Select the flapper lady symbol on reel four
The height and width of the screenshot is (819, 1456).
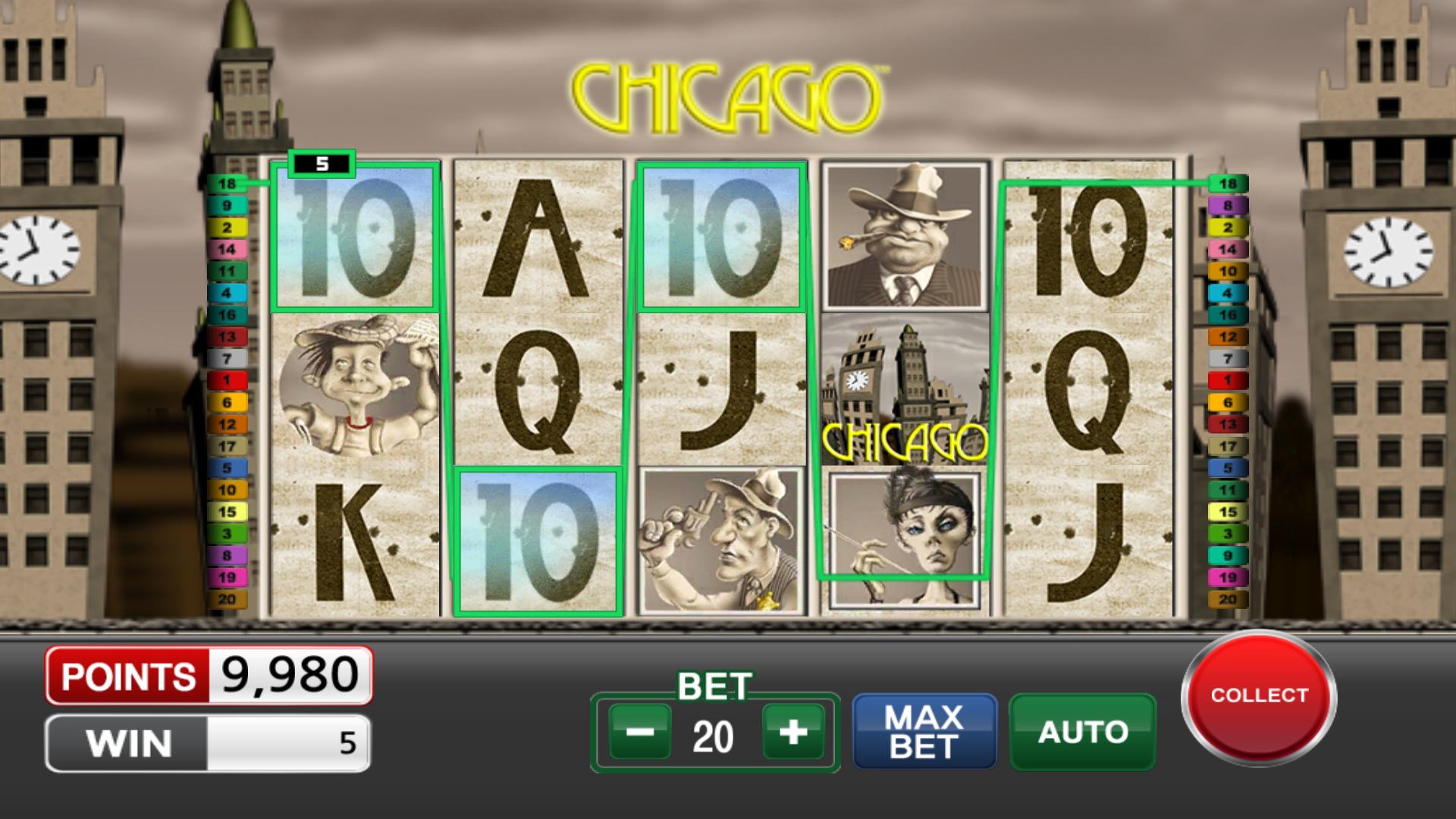pyautogui.click(x=902, y=535)
